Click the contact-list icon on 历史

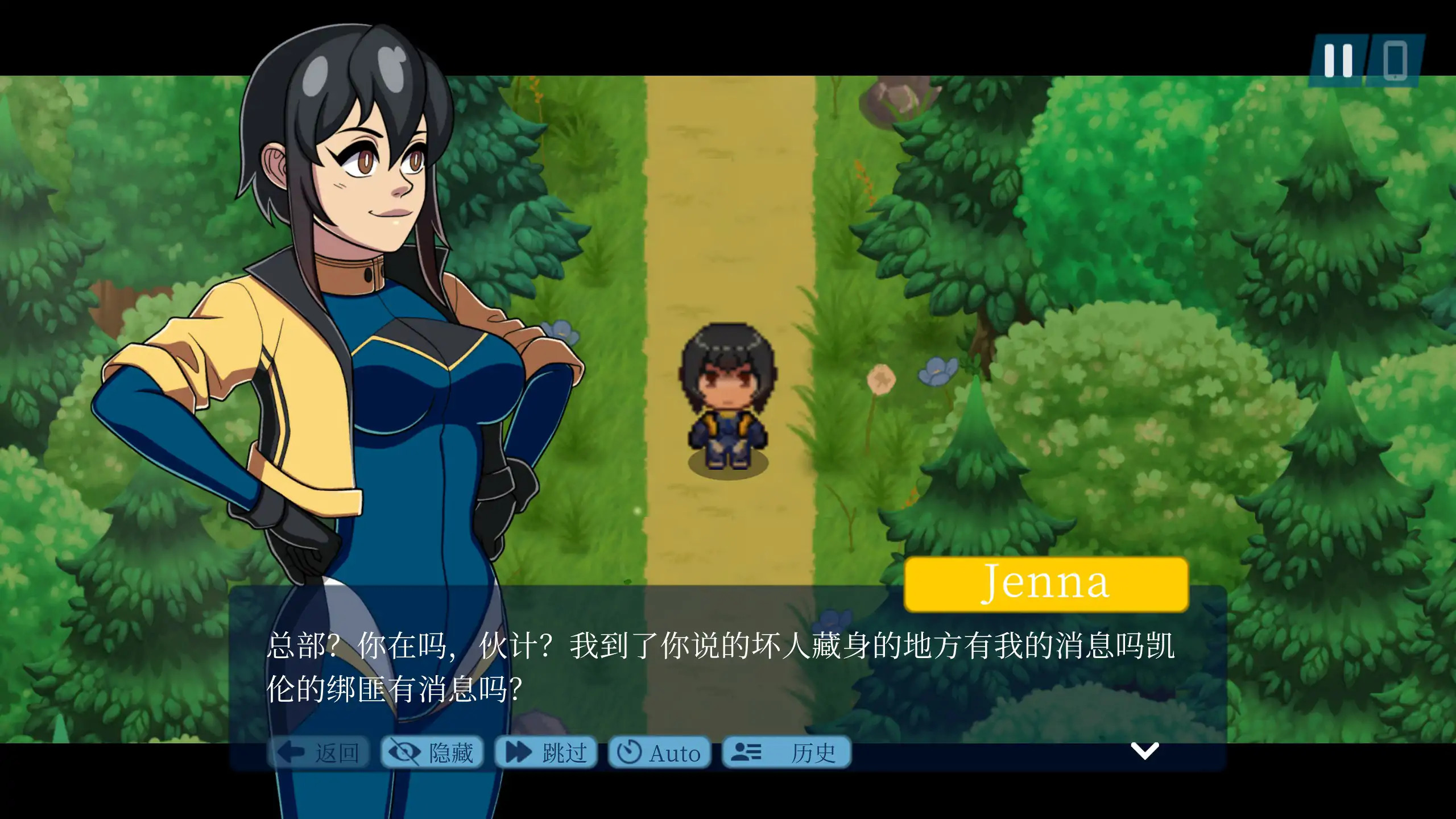tap(746, 752)
